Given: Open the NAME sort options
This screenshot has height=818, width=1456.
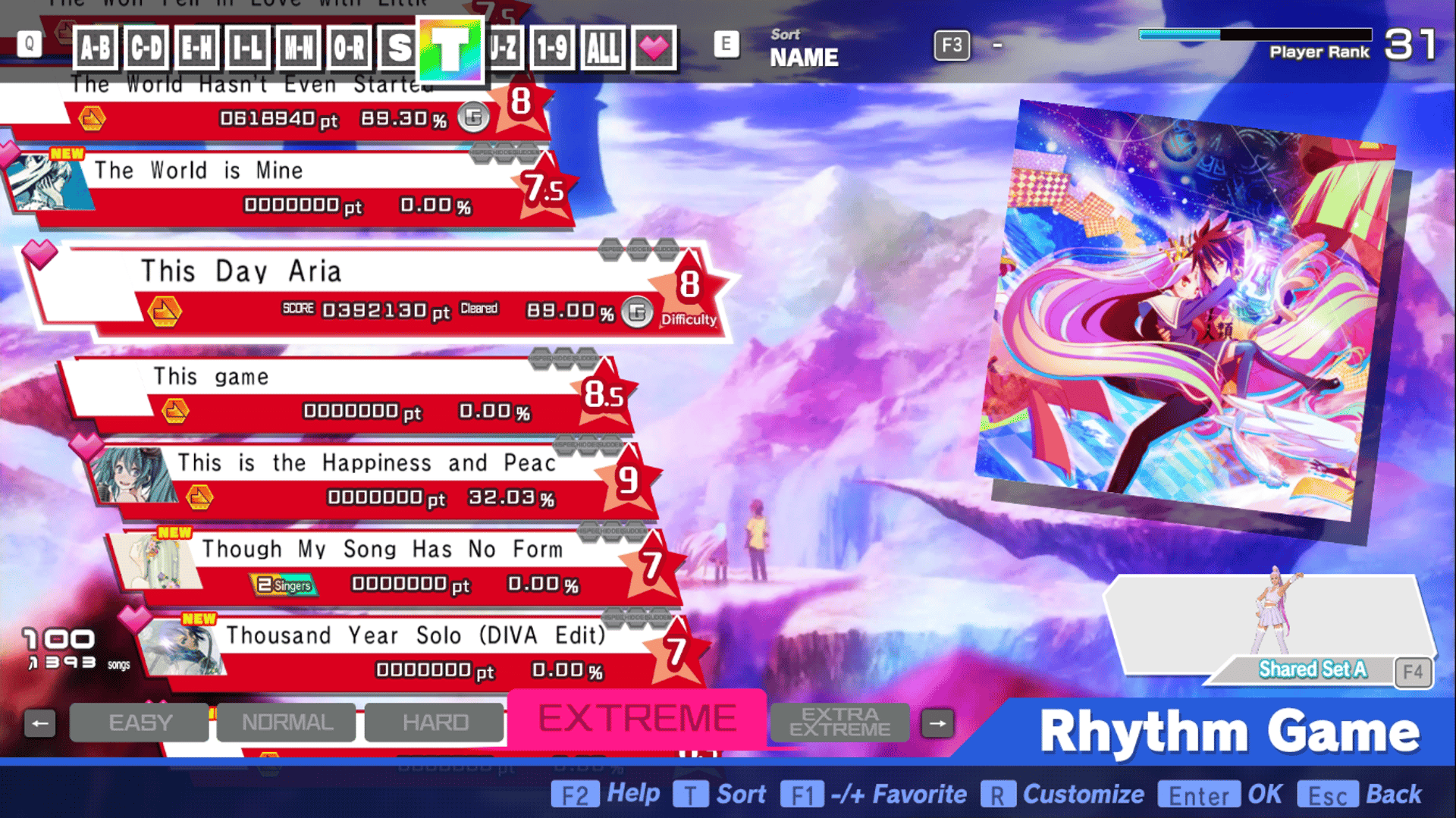Looking at the screenshot, I should pos(804,56).
